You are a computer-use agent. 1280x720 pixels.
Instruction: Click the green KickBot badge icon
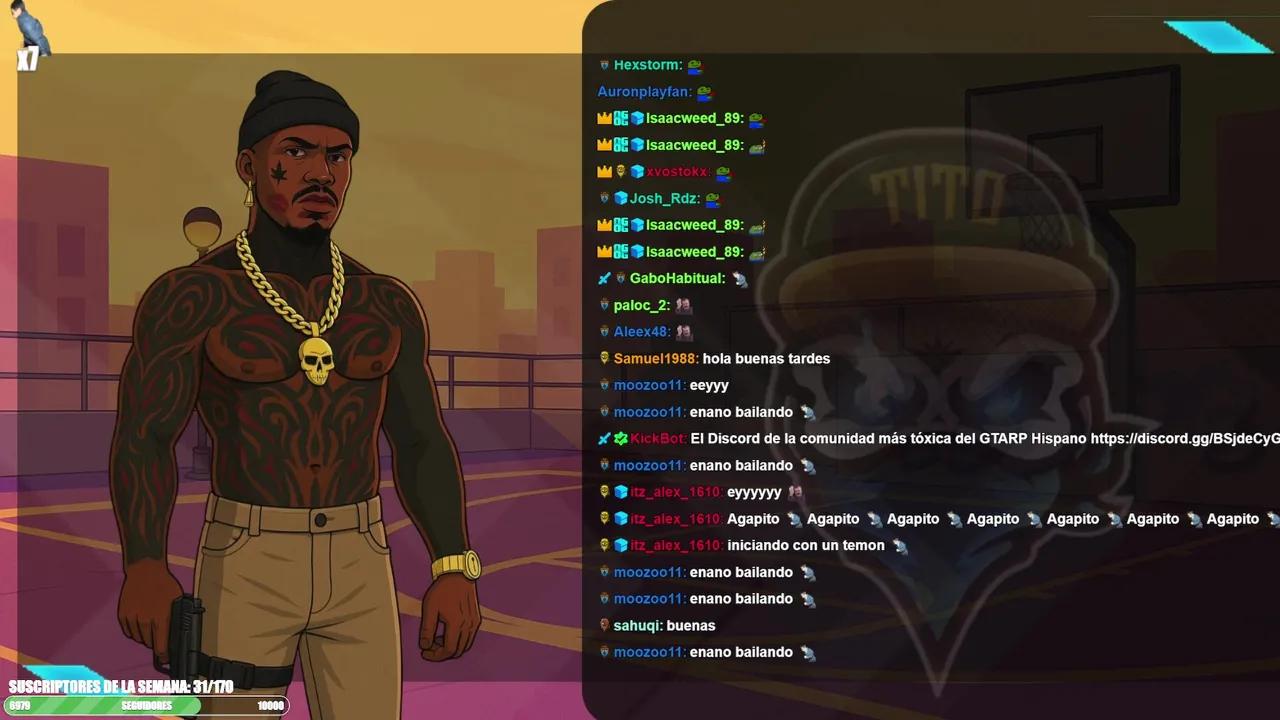pos(621,438)
